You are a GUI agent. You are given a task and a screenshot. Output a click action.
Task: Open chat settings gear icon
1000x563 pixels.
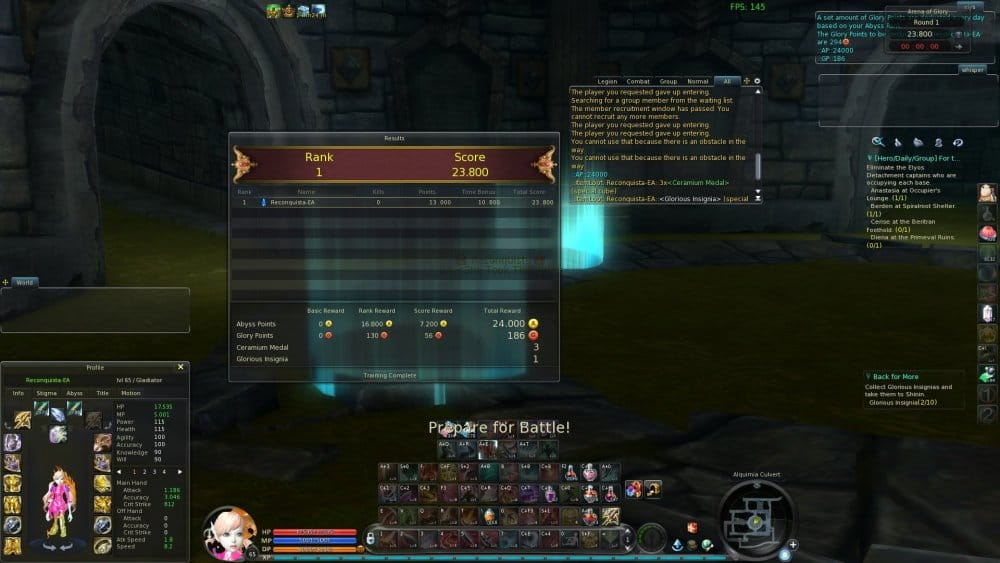757,81
